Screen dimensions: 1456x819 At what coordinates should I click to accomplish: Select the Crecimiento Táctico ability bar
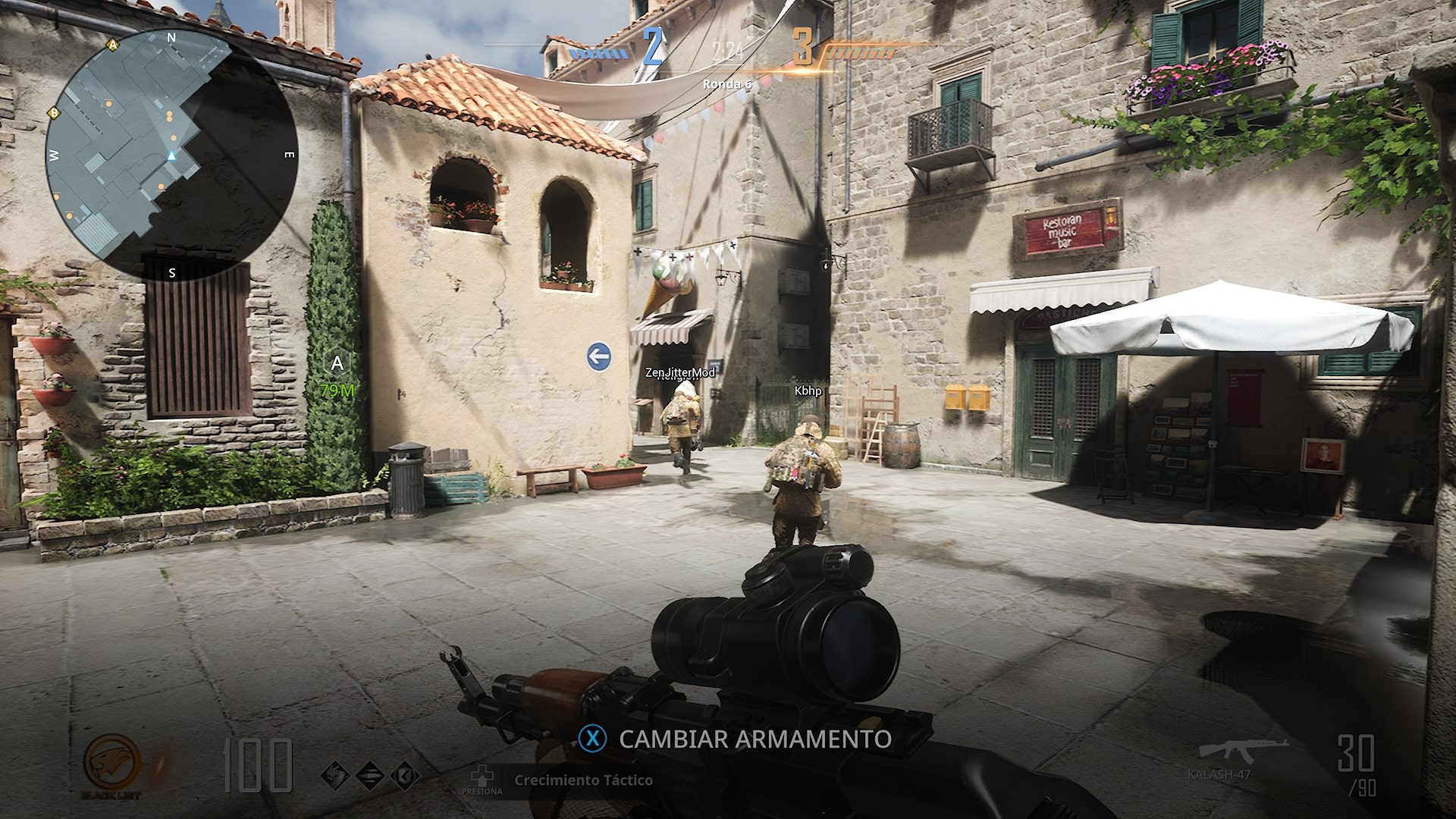582,780
